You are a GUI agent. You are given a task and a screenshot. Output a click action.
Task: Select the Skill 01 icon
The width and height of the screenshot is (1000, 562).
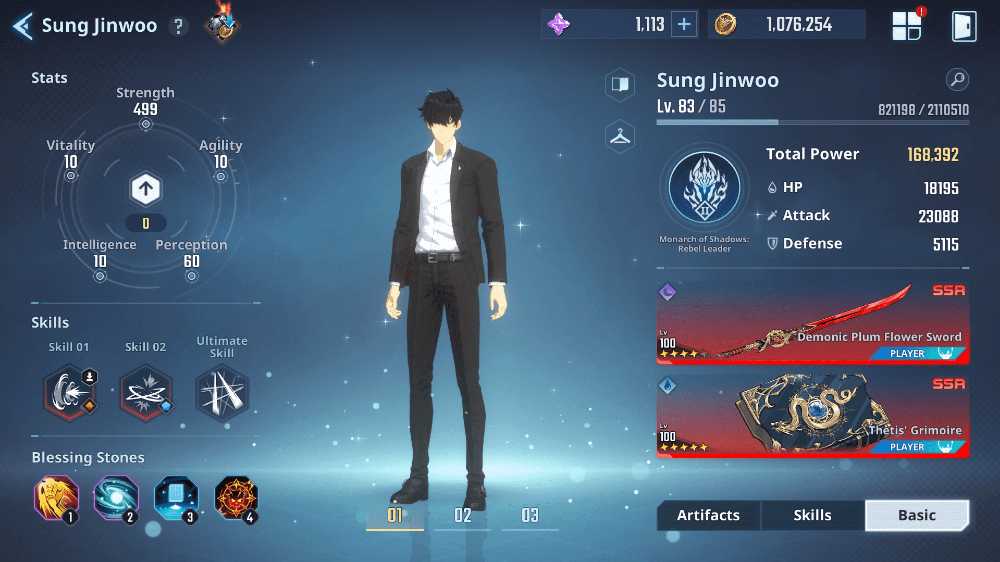click(x=69, y=392)
